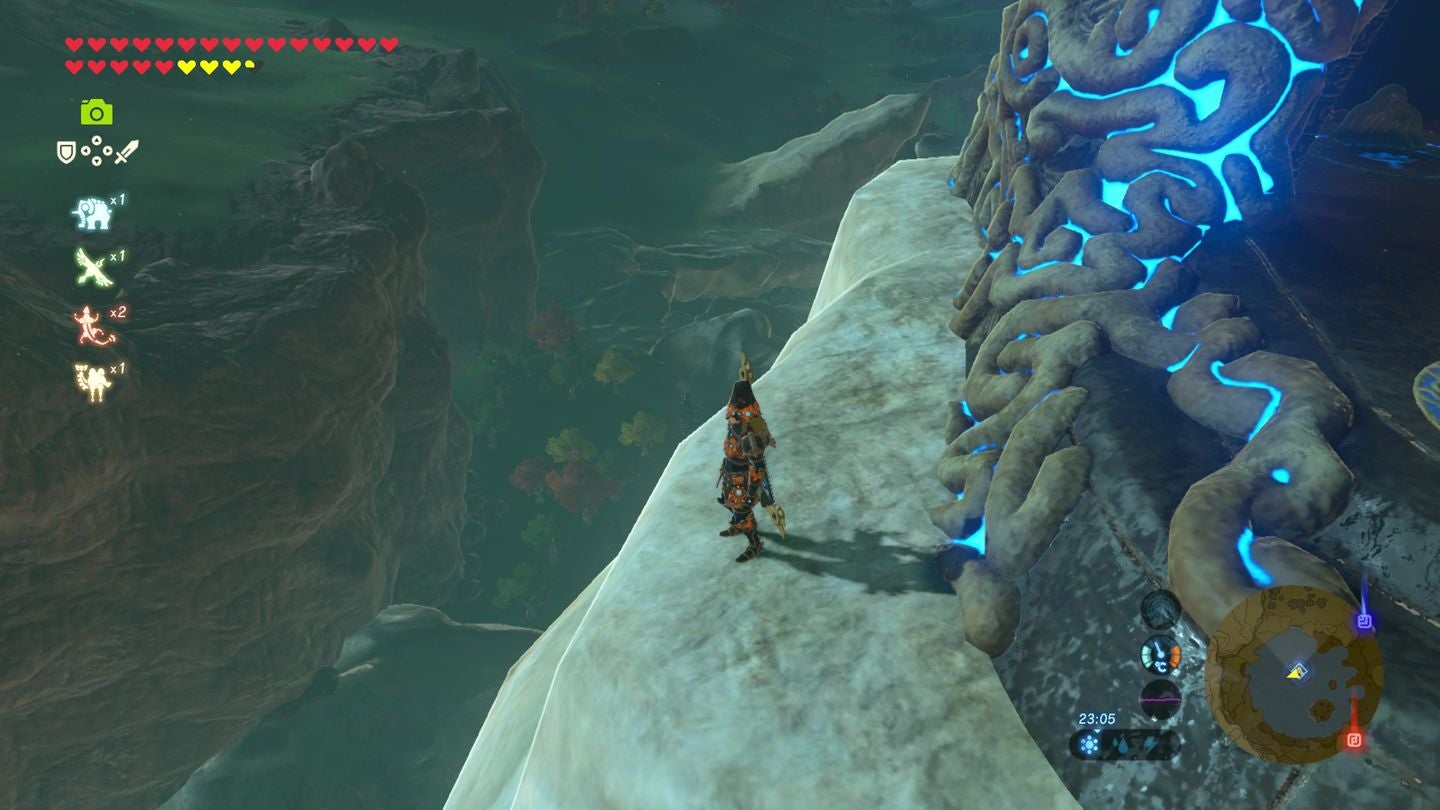
Task: Select the green camera rune icon
Action: tap(95, 113)
